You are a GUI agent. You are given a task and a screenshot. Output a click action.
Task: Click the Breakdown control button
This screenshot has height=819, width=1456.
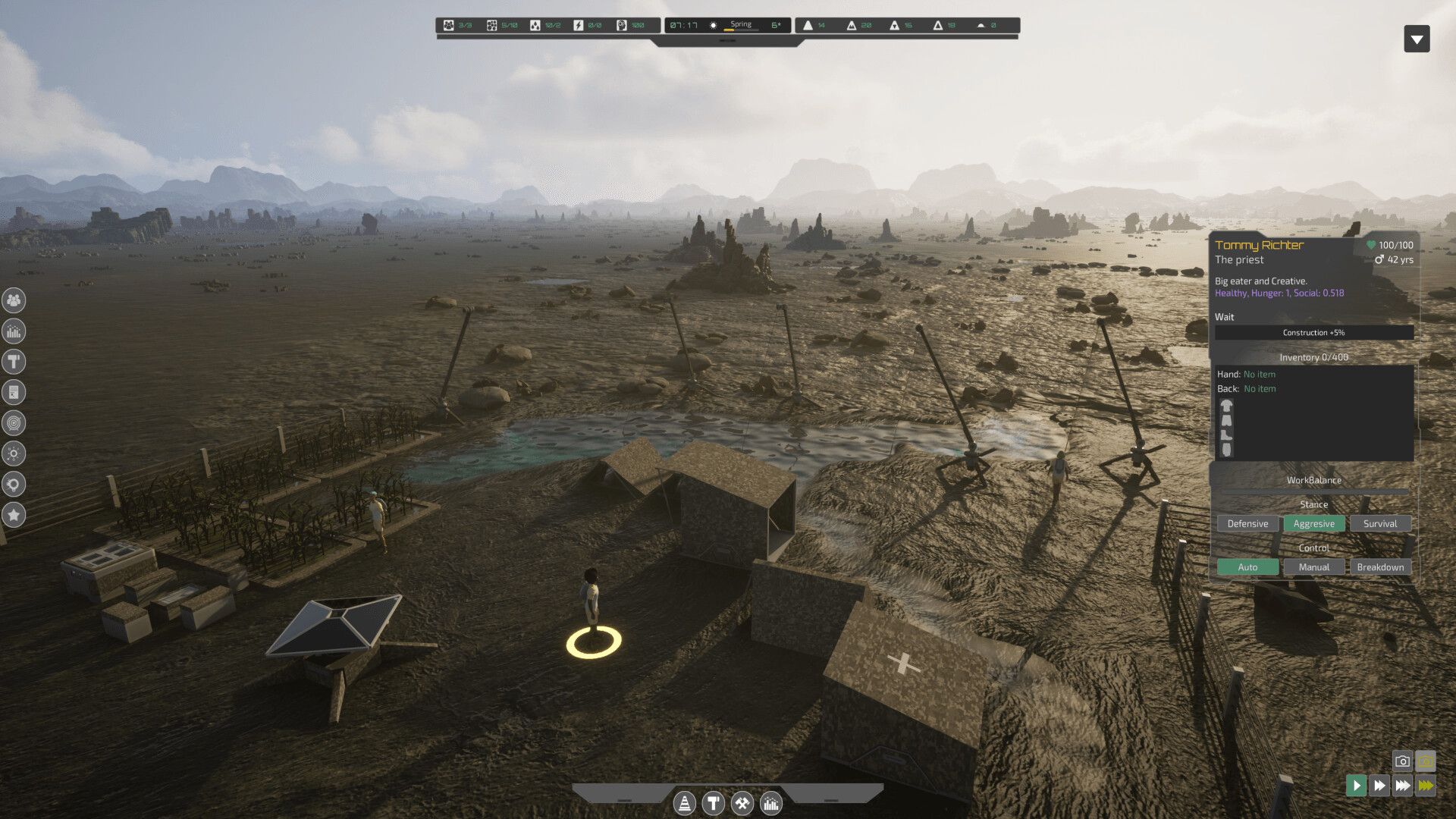tap(1379, 567)
